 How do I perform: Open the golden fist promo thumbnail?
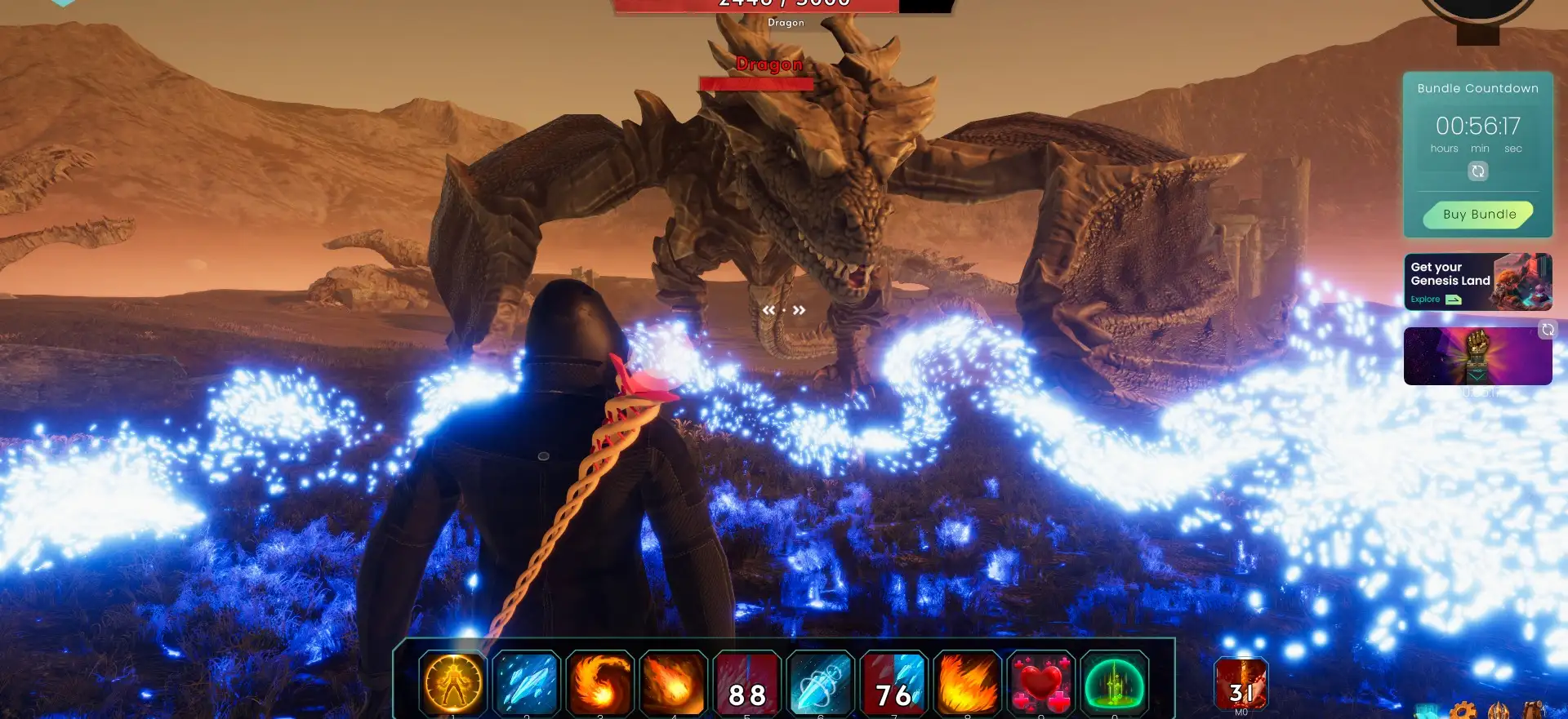(1477, 356)
